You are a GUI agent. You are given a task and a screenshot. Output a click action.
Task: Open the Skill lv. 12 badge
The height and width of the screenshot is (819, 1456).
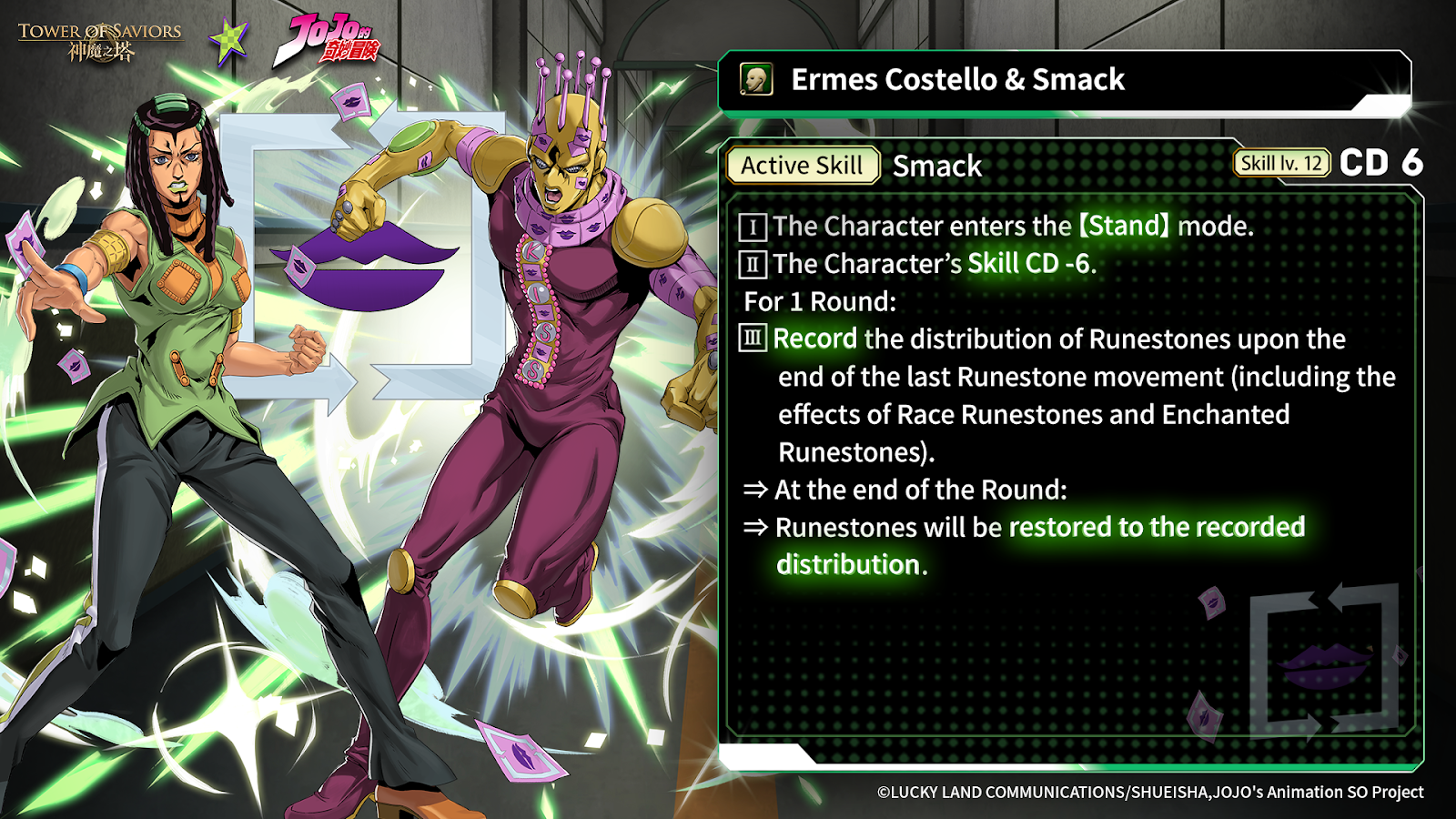[1280, 164]
